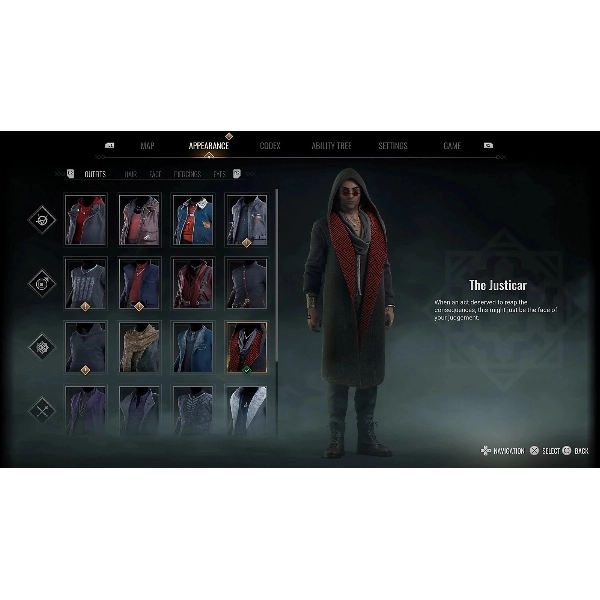The image size is (600, 600).
Task: Open the Ability Tree tab
Action: [331, 146]
